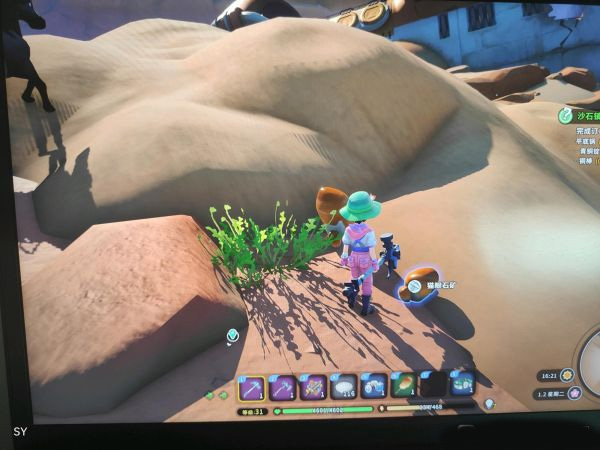This screenshot has height=450, width=600.
Task: Open the quest tracker question mark icon
Action: (x=566, y=115)
